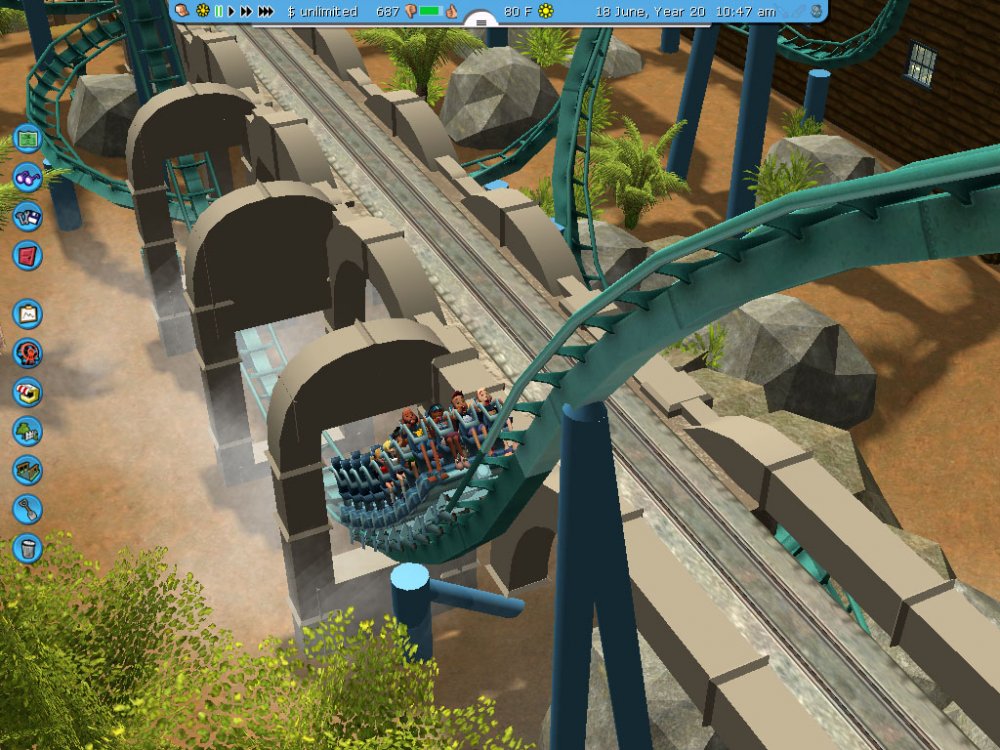Click the globe icon on the top bar
This screenshot has width=1000, height=750.
pos(817,11)
